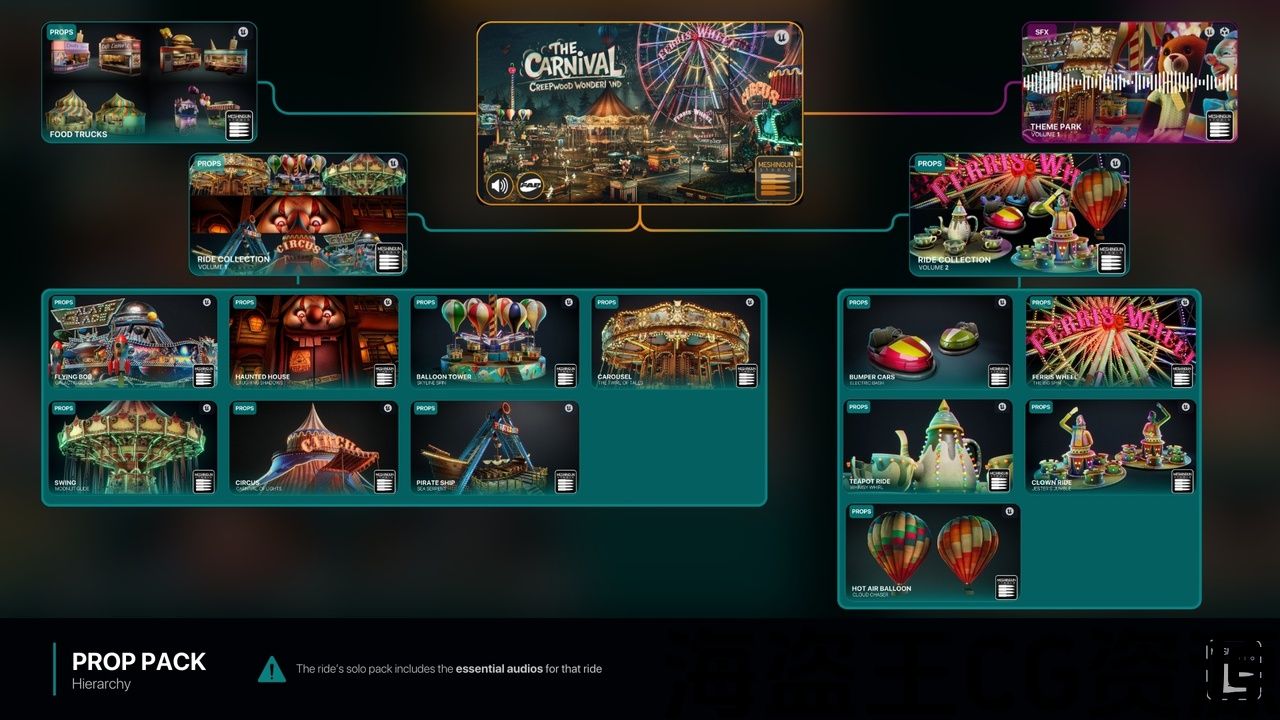The width and height of the screenshot is (1280, 720).
Task: Select the Flying Bob ride thumbnail
Action: [x=133, y=341]
